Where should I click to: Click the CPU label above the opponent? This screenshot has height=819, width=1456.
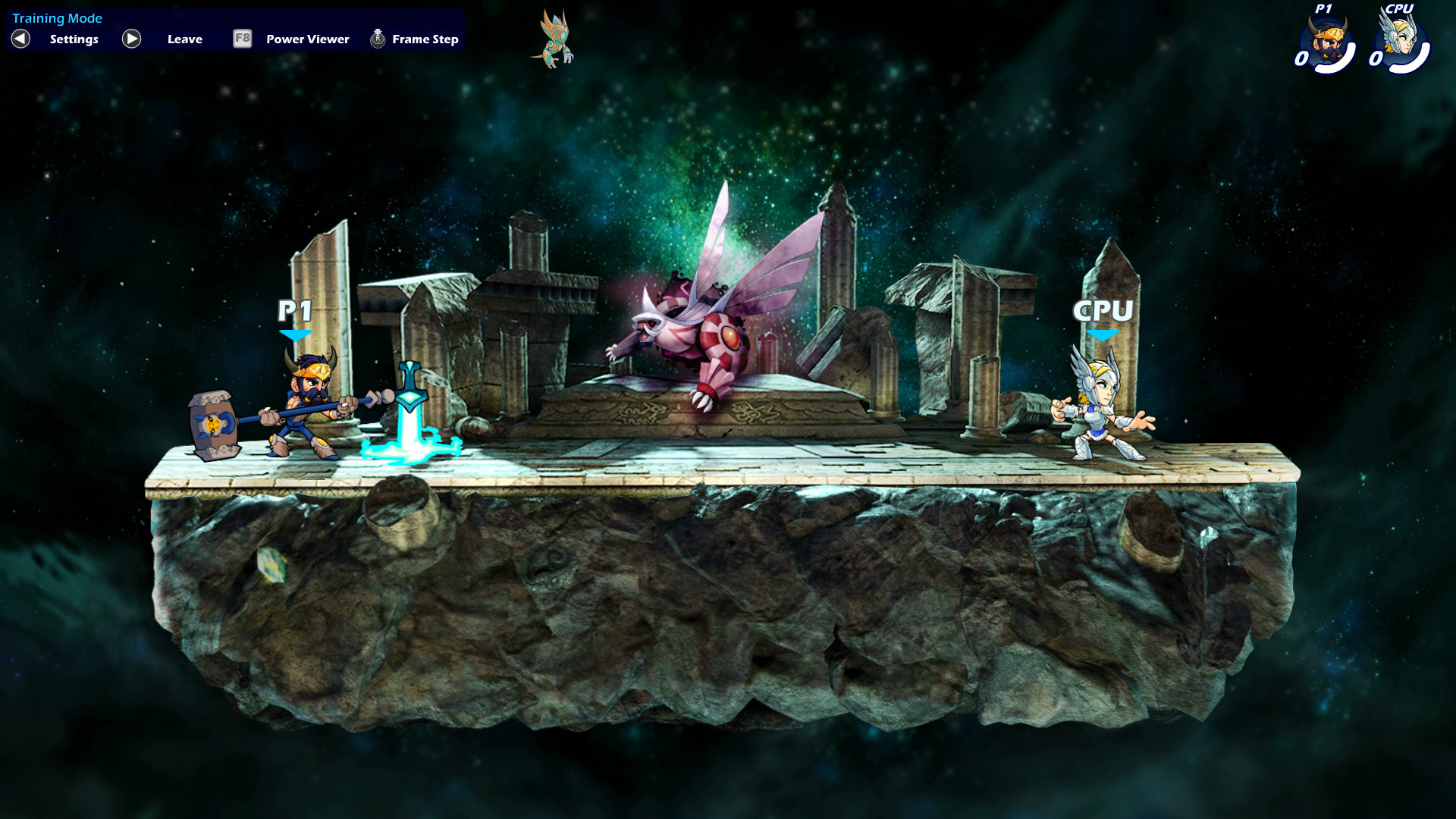pos(1103,310)
